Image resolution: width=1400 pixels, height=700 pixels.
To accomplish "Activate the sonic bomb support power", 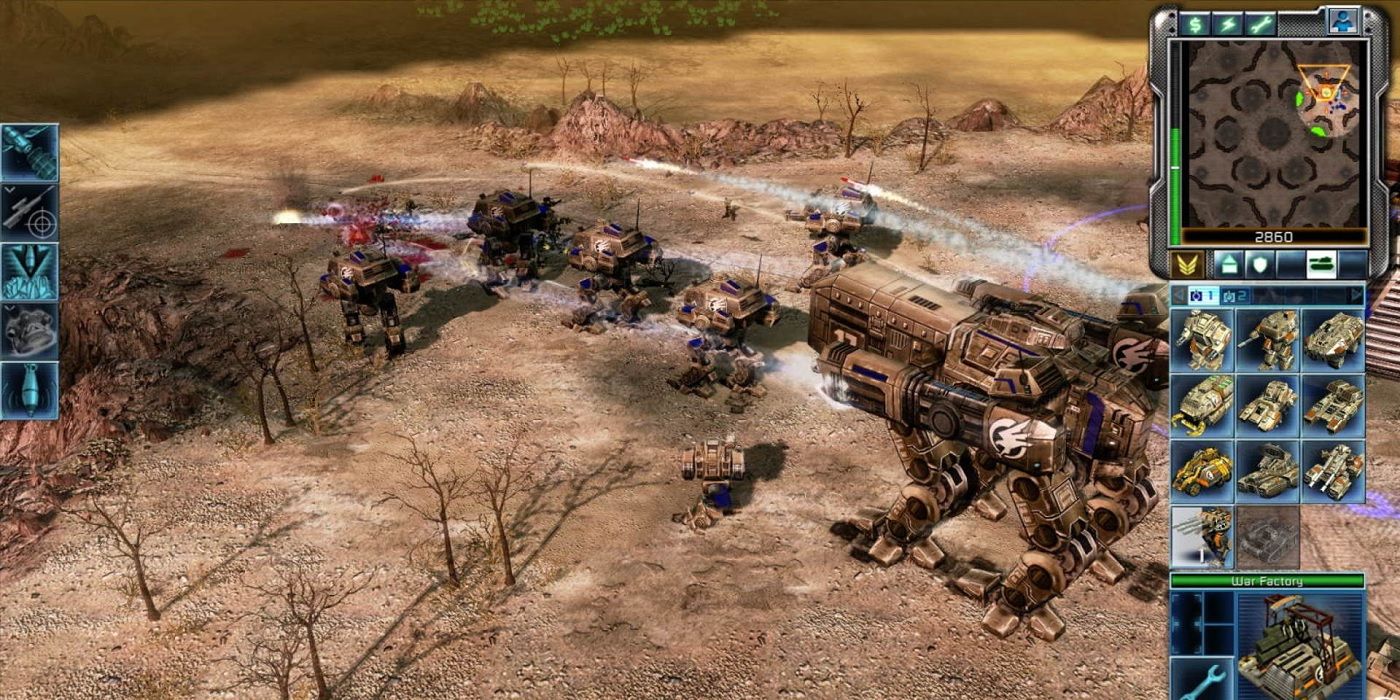I will coord(29,390).
